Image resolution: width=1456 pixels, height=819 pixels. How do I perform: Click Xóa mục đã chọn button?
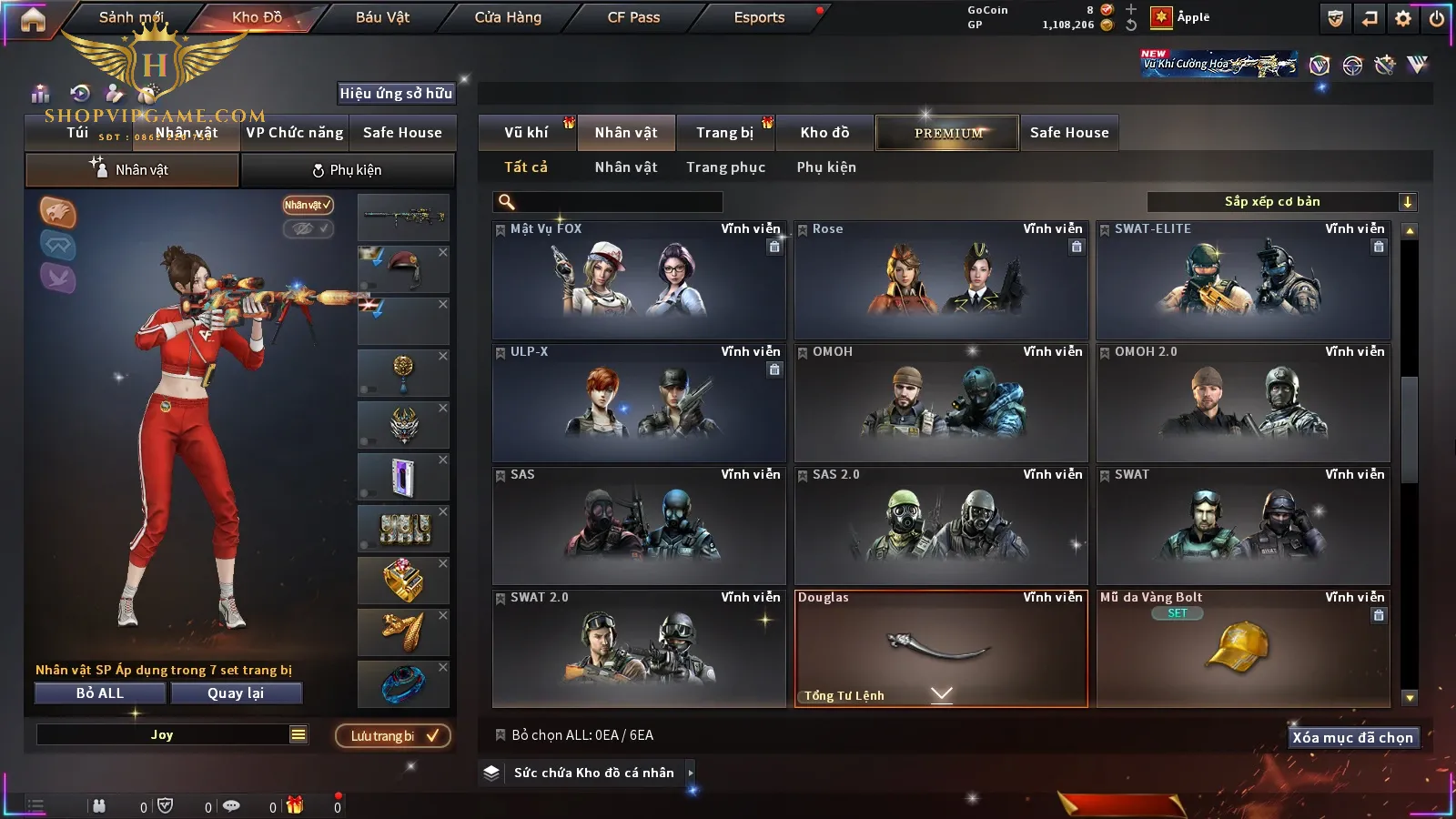point(1352,738)
